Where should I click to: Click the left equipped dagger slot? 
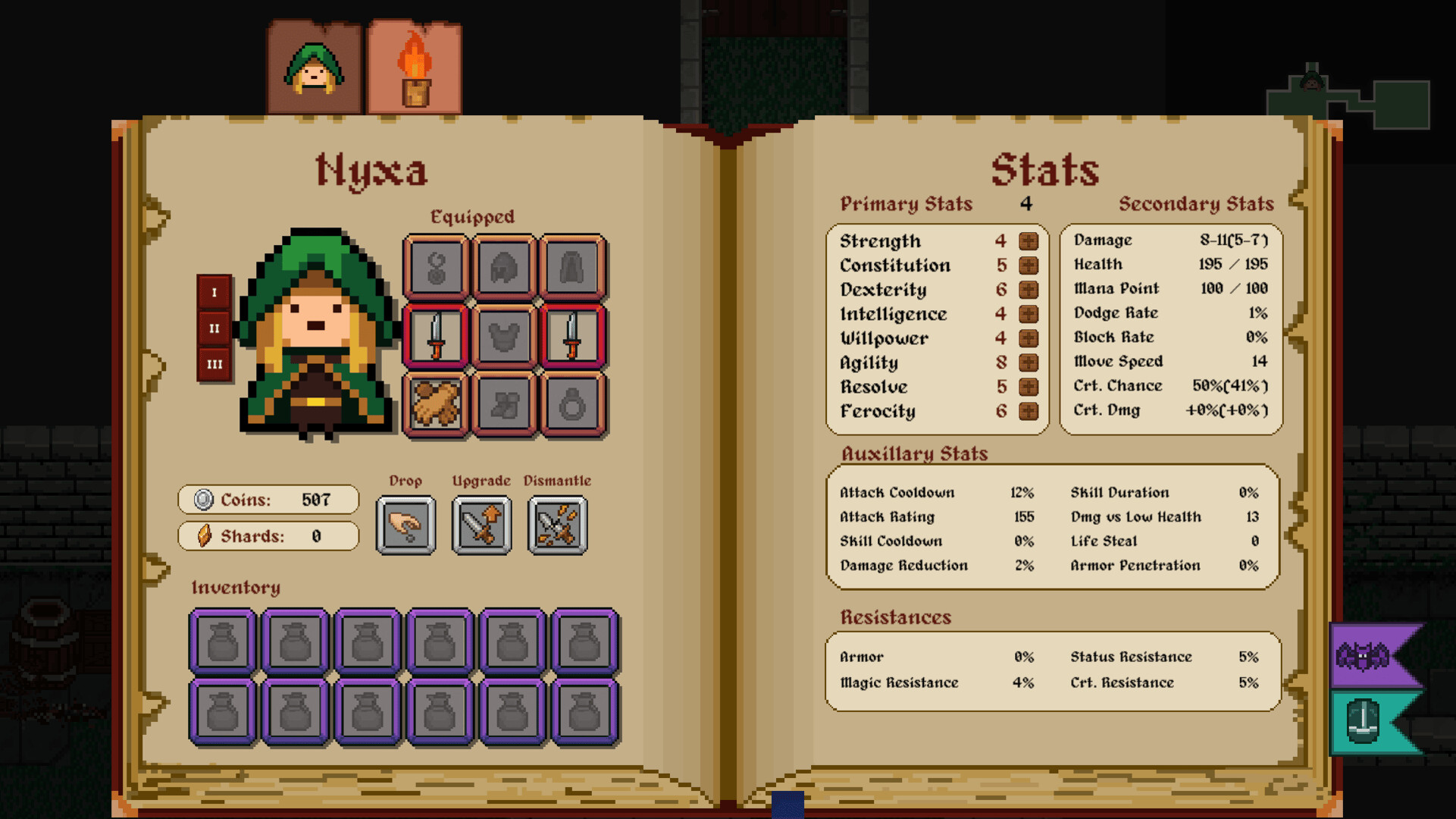436,336
